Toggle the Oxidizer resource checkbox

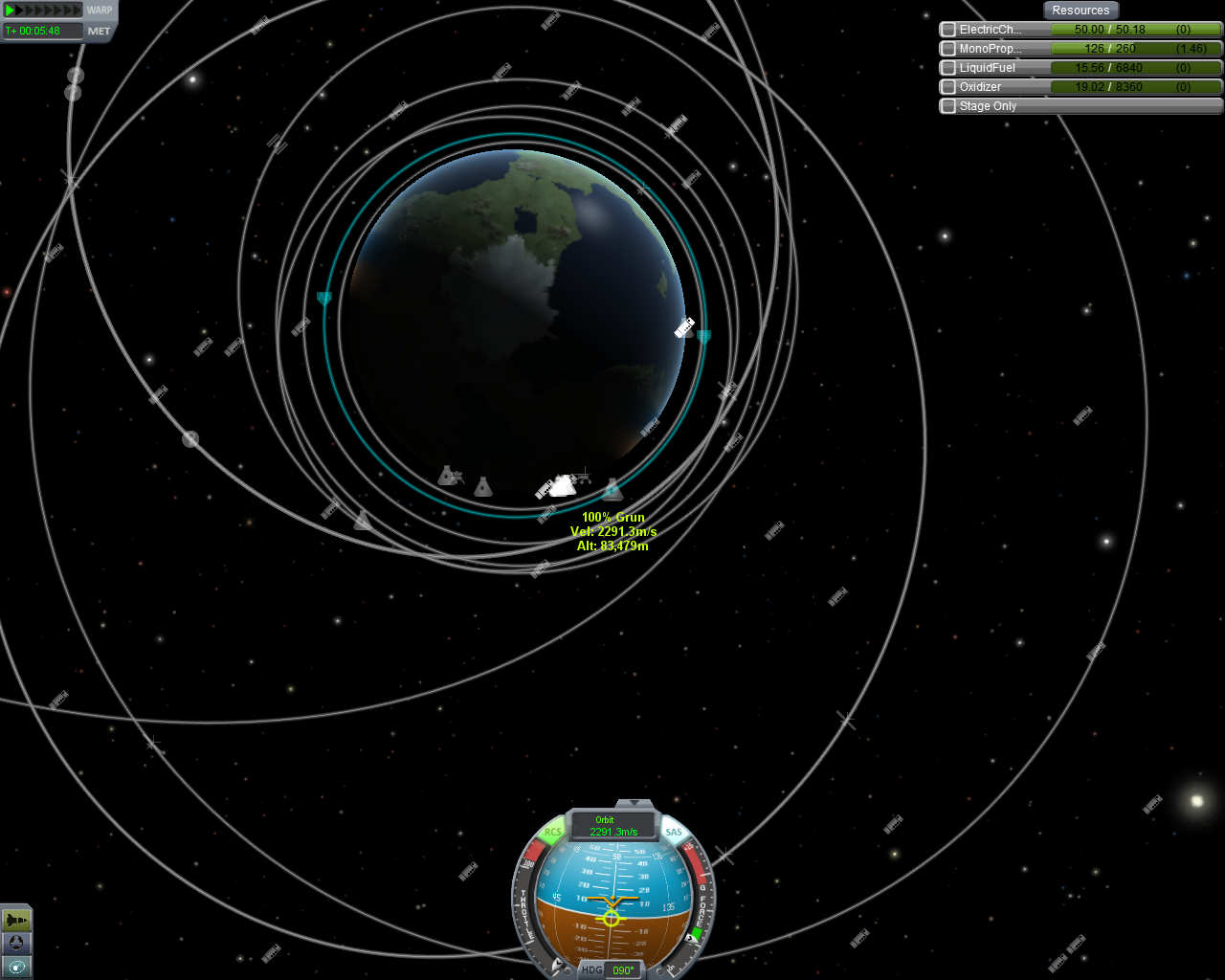coord(948,87)
